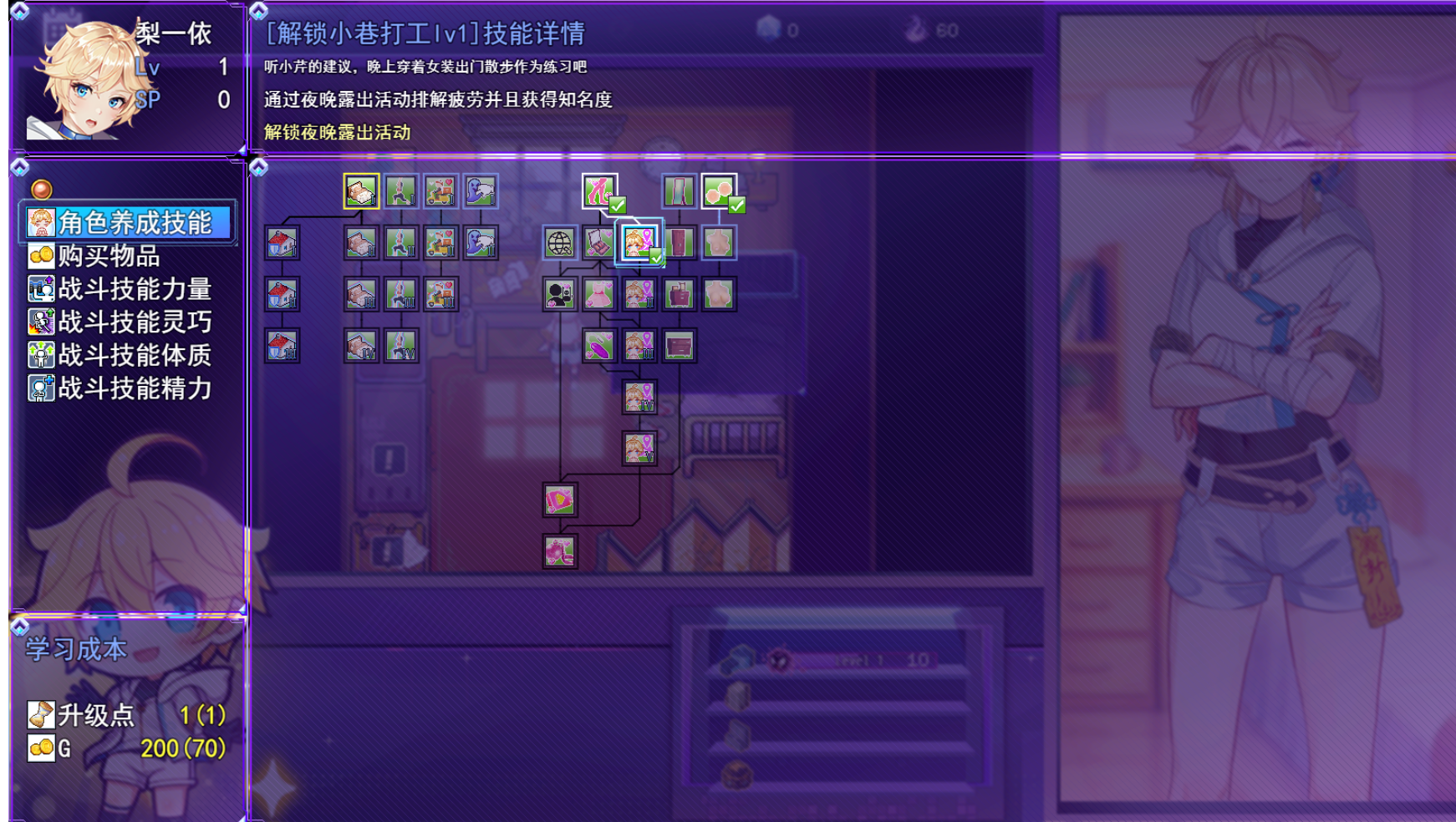Screen dimensions: 1456x822
Task: Click the highlighted girl with map pin skill
Action: (639, 243)
